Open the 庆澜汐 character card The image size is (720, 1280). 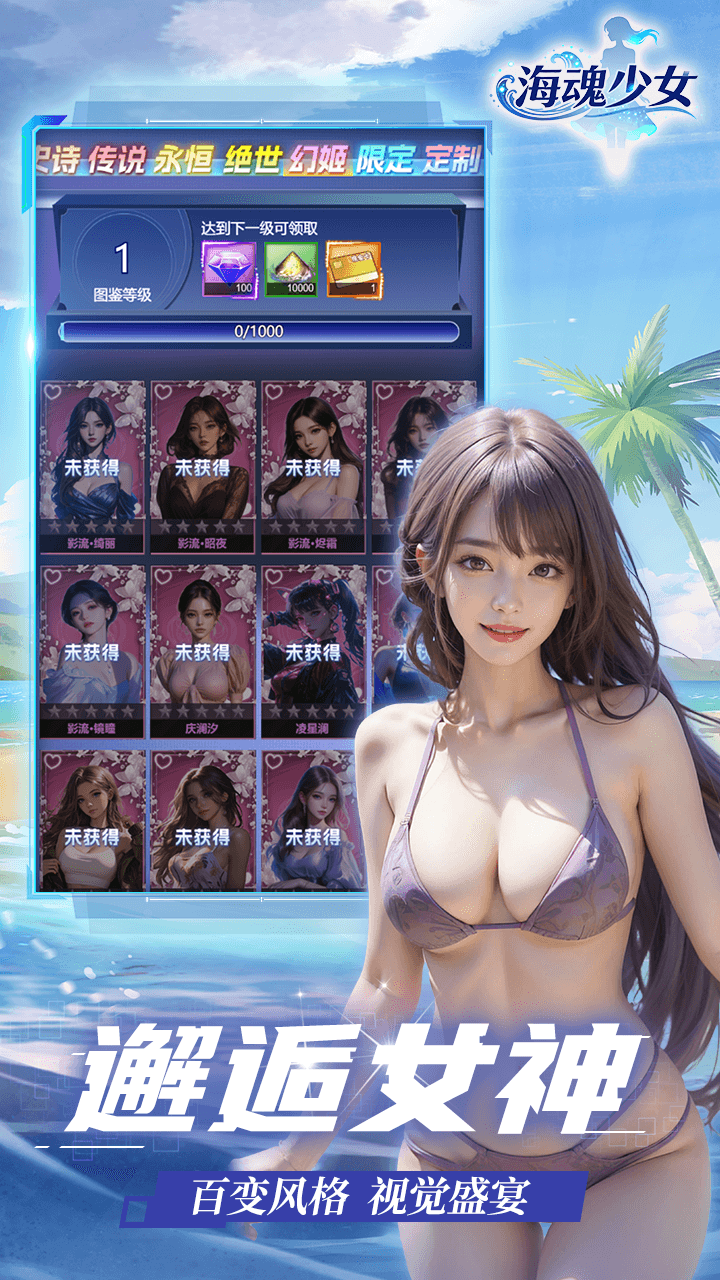pyautogui.click(x=203, y=651)
